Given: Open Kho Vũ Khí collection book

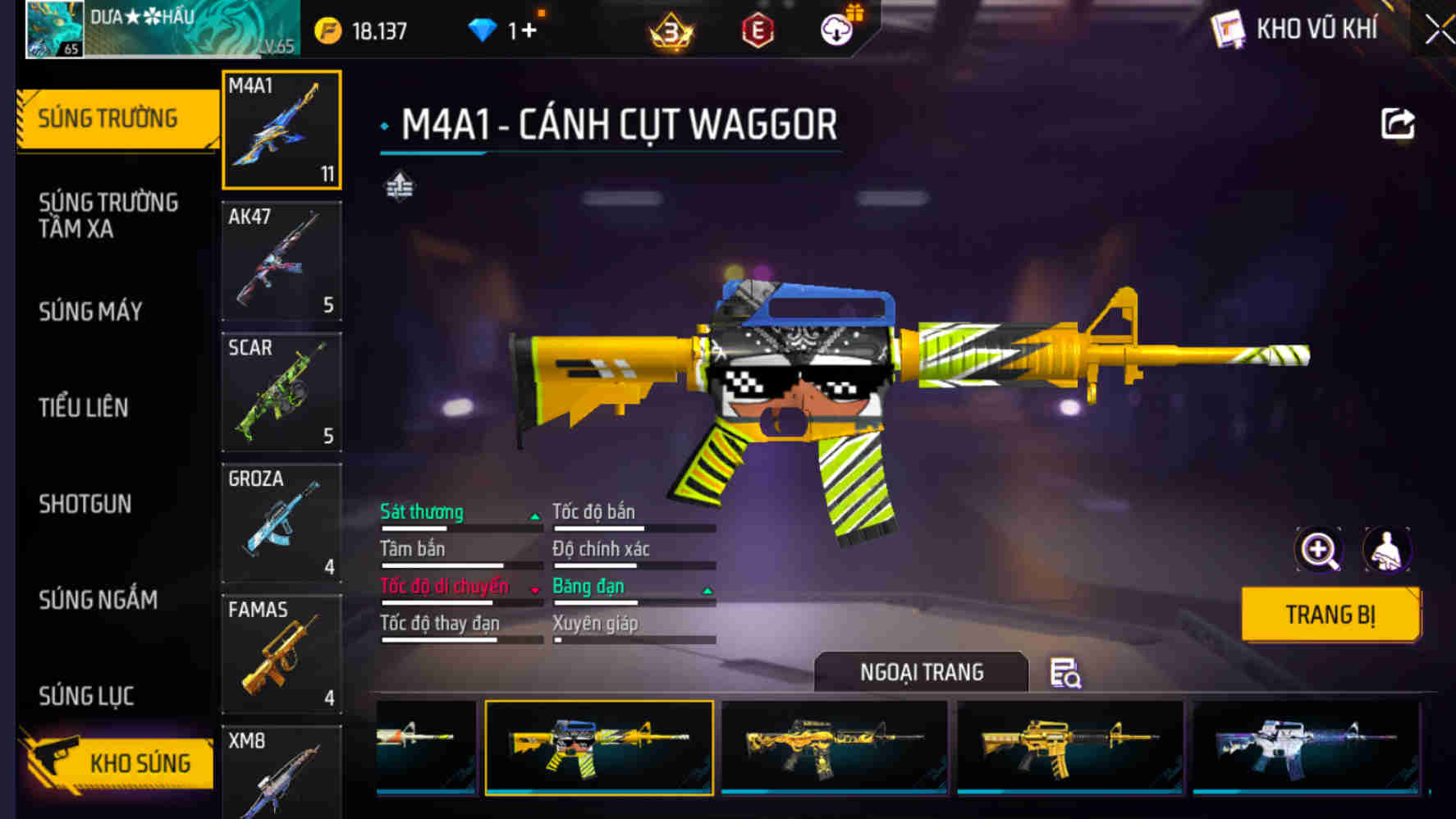Looking at the screenshot, I should [x=1296, y=30].
